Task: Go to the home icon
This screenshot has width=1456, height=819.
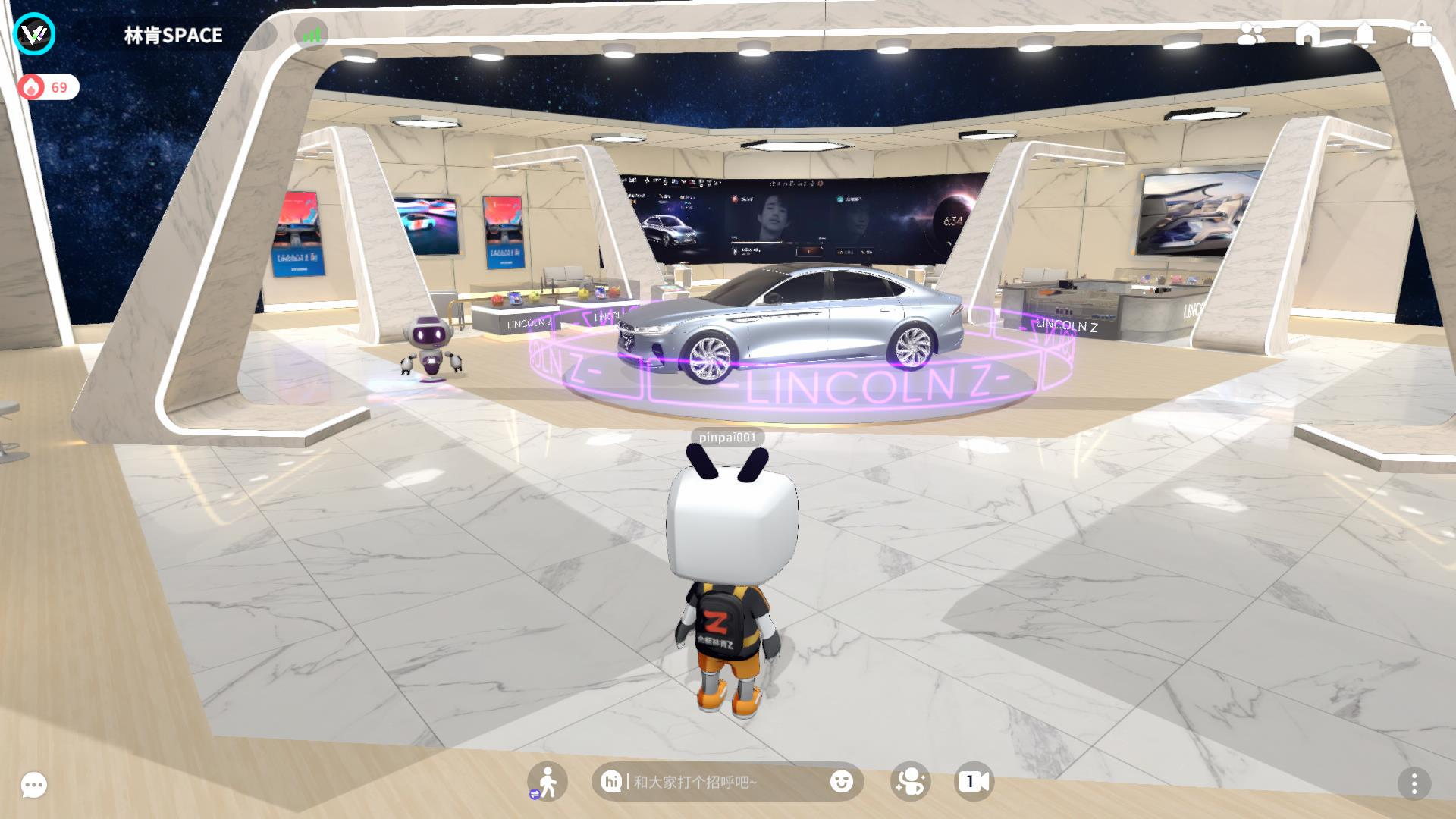Action: coord(1307,35)
